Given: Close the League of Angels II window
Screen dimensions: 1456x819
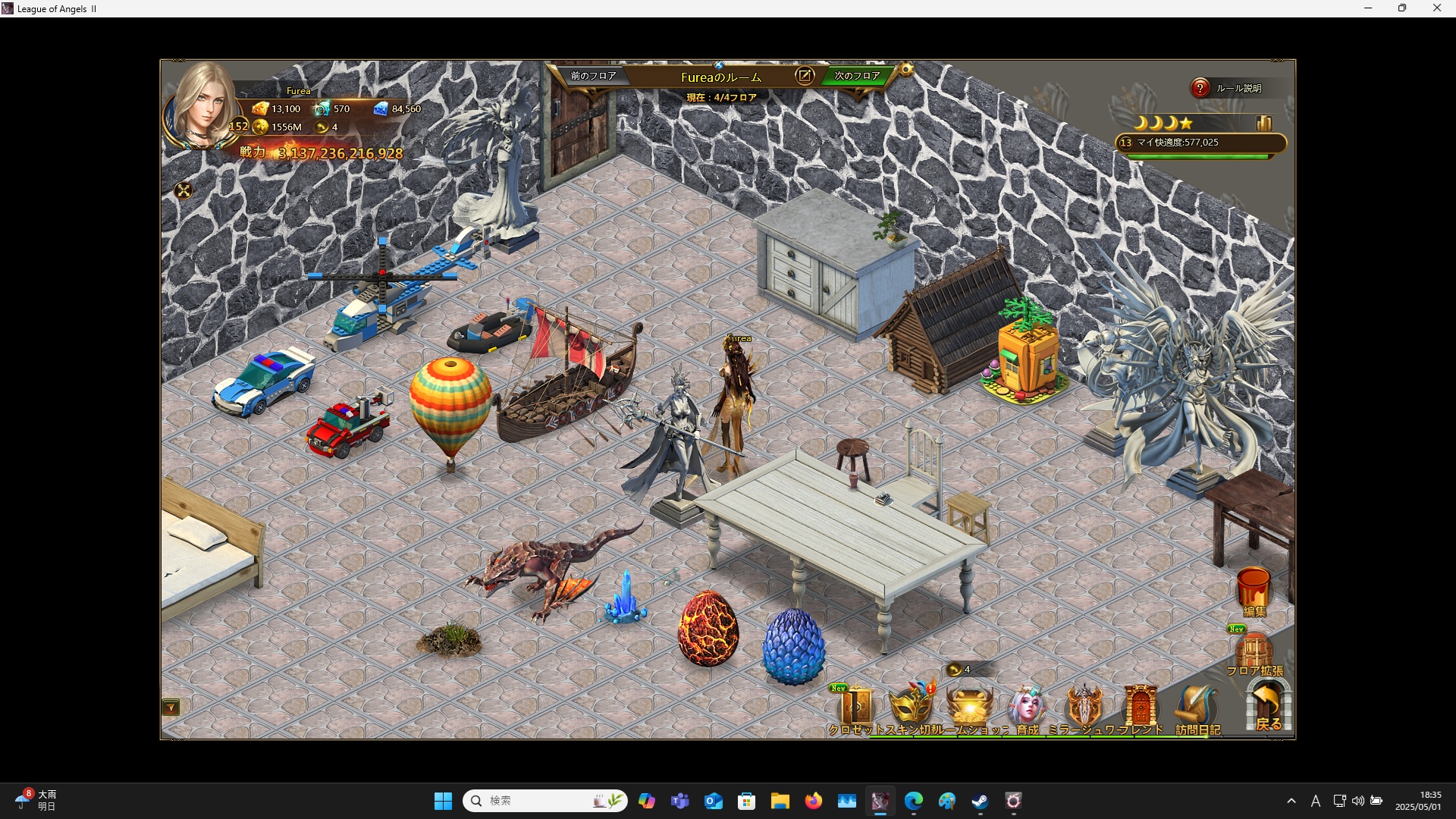Looking at the screenshot, I should tap(1436, 8).
